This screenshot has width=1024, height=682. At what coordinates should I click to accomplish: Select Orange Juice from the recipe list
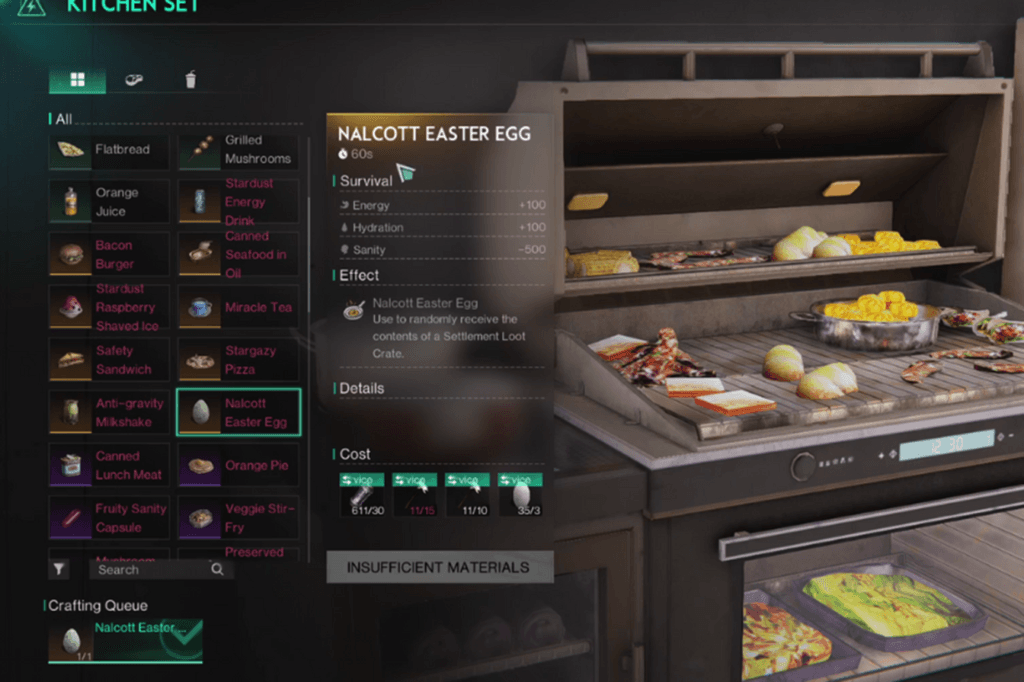[109, 202]
